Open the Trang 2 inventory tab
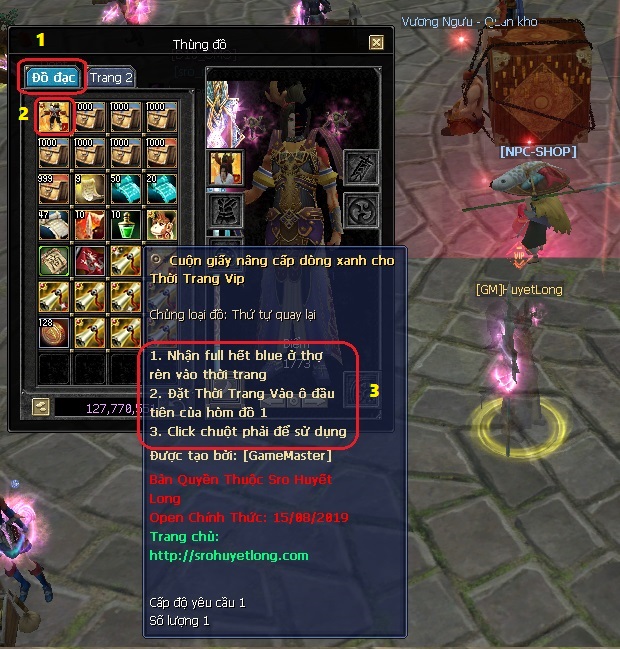 tap(110, 77)
